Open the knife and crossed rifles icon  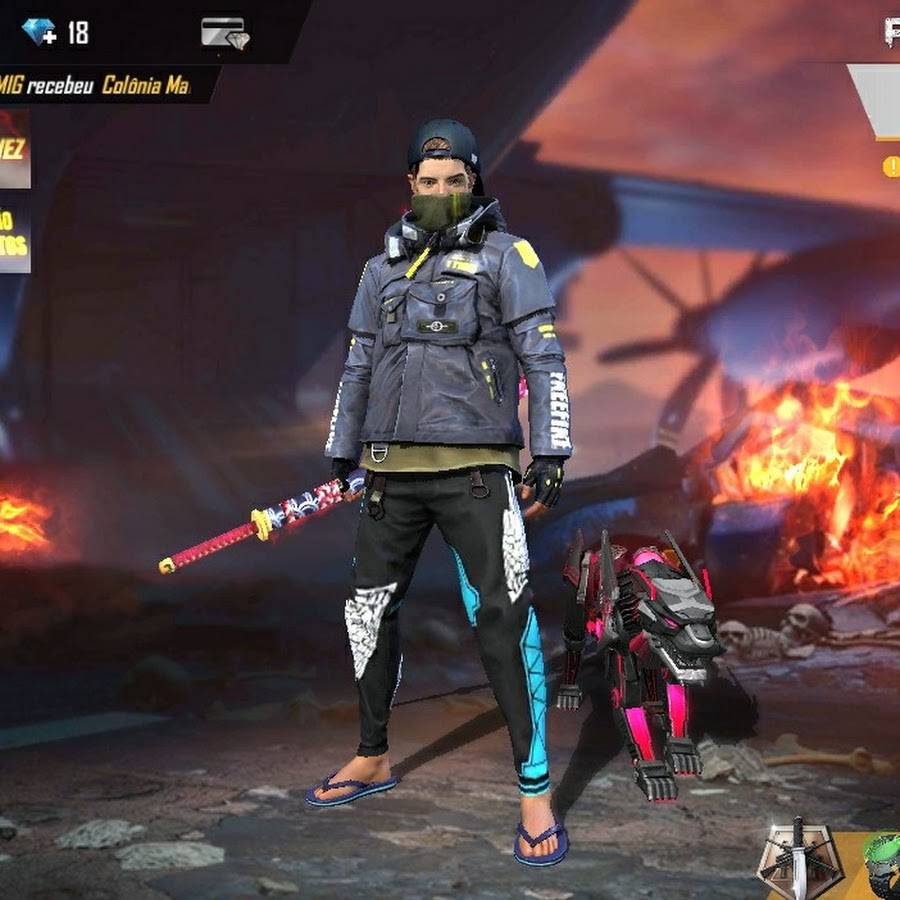pos(797,861)
